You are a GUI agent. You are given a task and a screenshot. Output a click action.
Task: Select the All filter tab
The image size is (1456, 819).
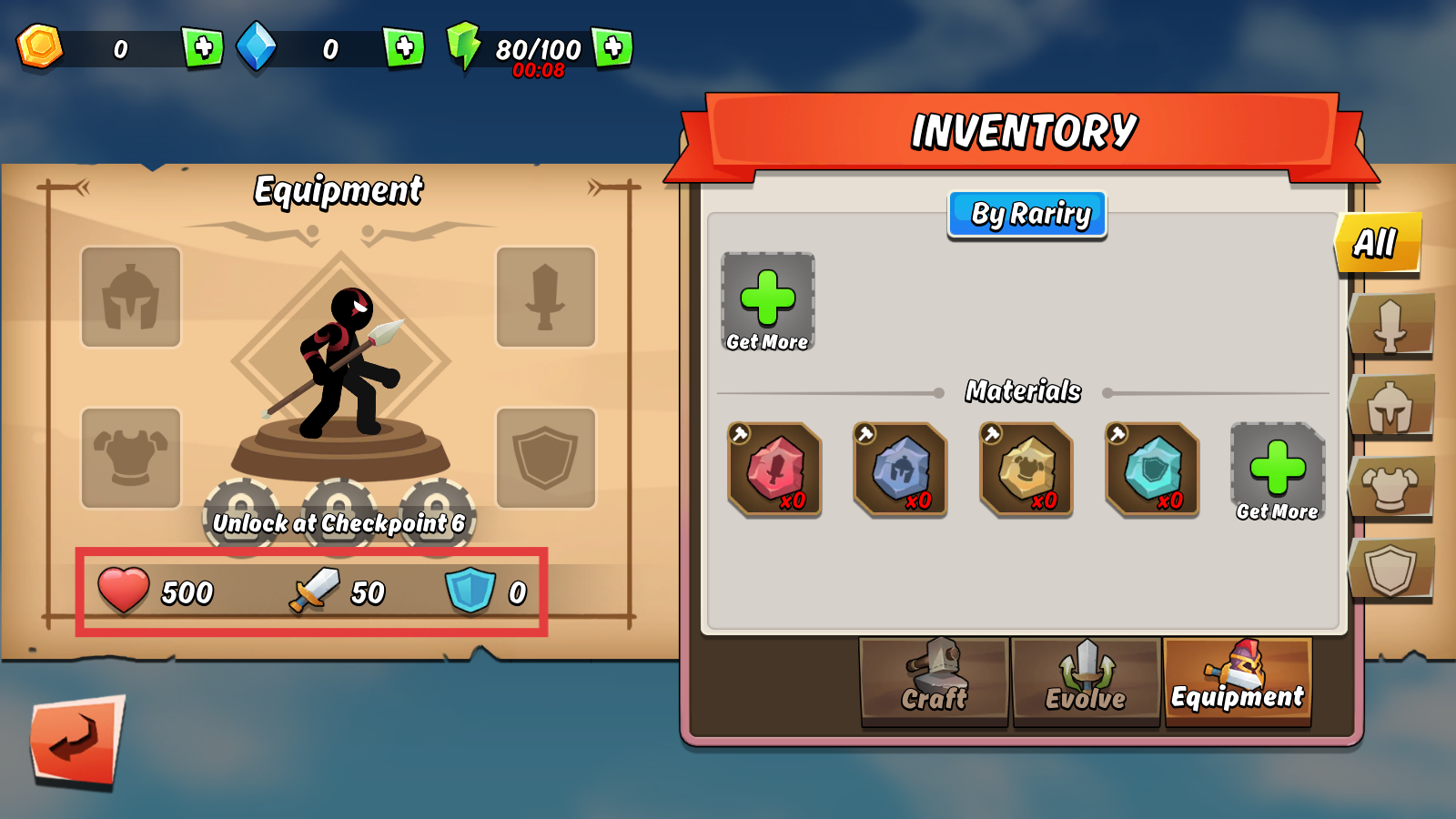point(1377,243)
